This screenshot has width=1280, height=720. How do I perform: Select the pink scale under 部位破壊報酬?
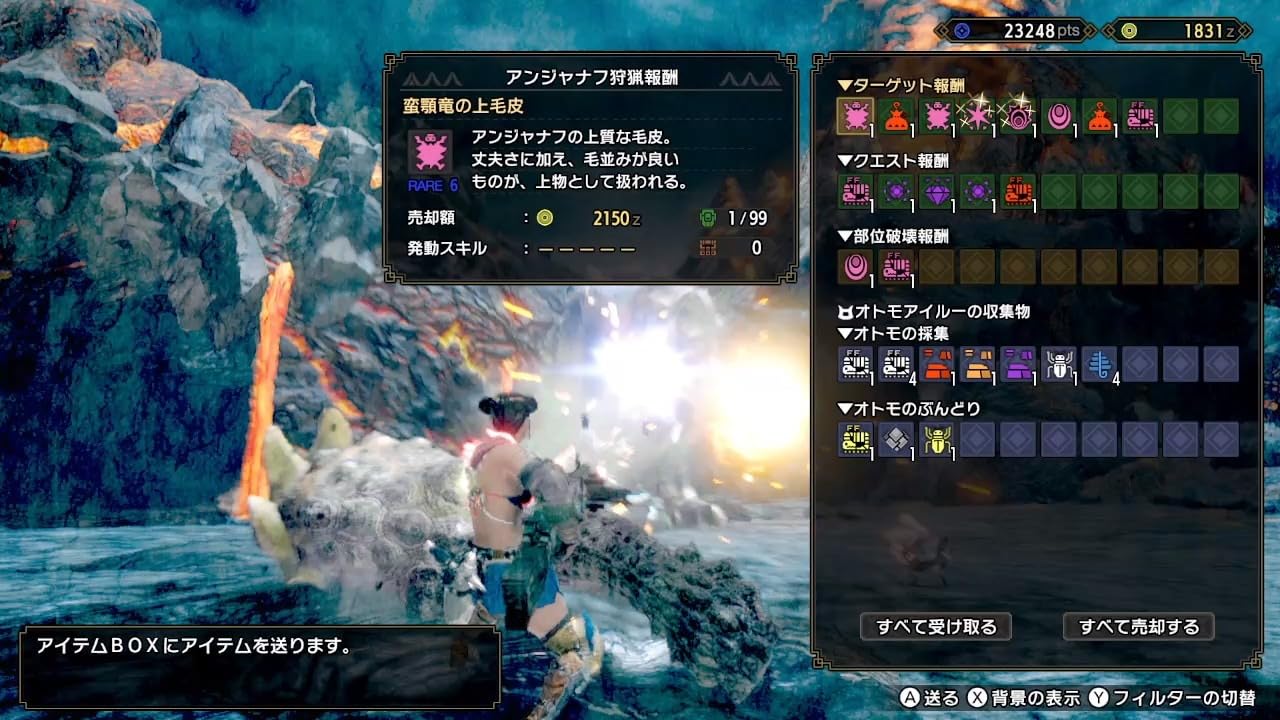[855, 266]
